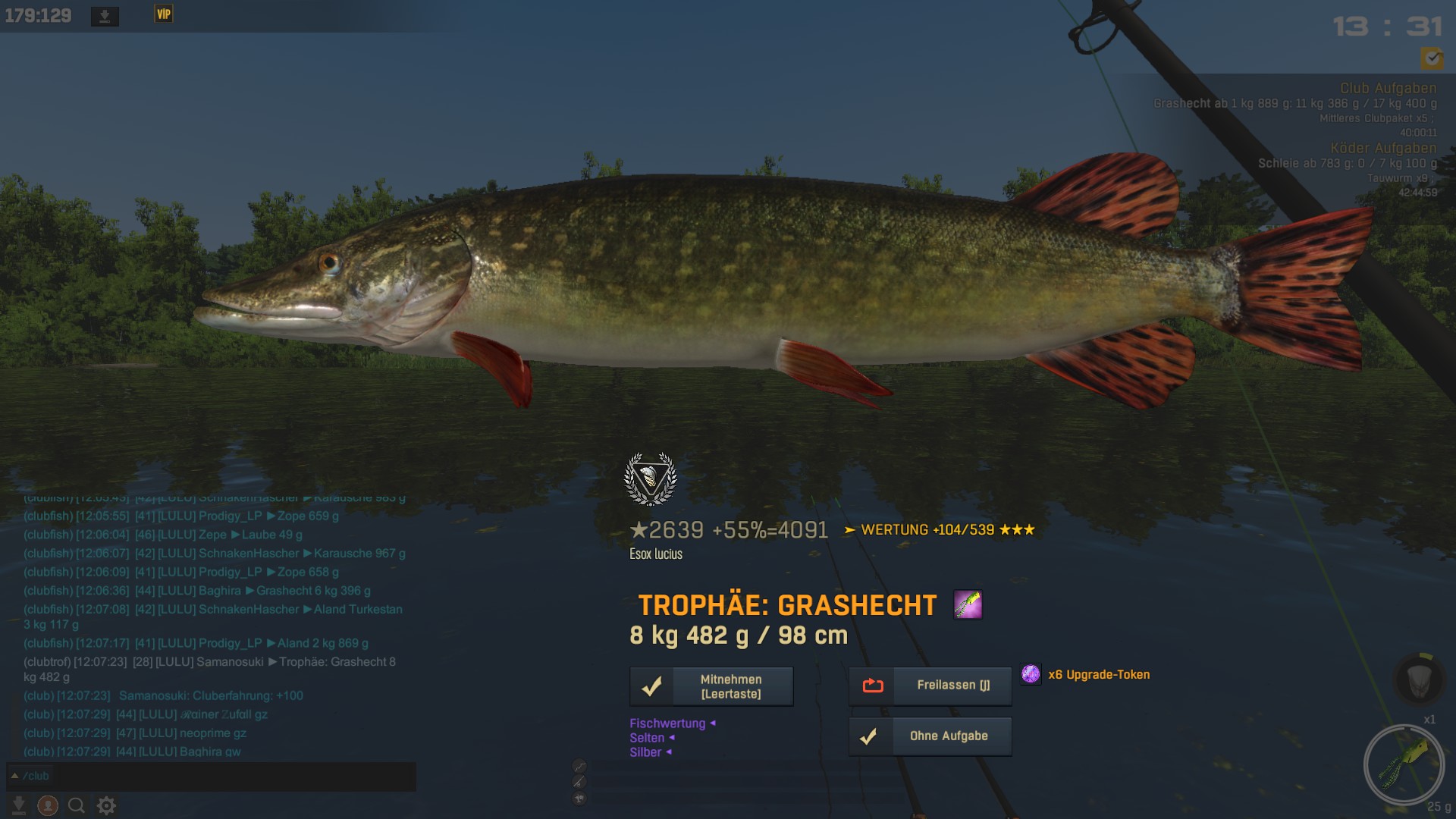Open the Köder Aufgaben tracker
Image resolution: width=1456 pixels, height=819 pixels.
1382,148
